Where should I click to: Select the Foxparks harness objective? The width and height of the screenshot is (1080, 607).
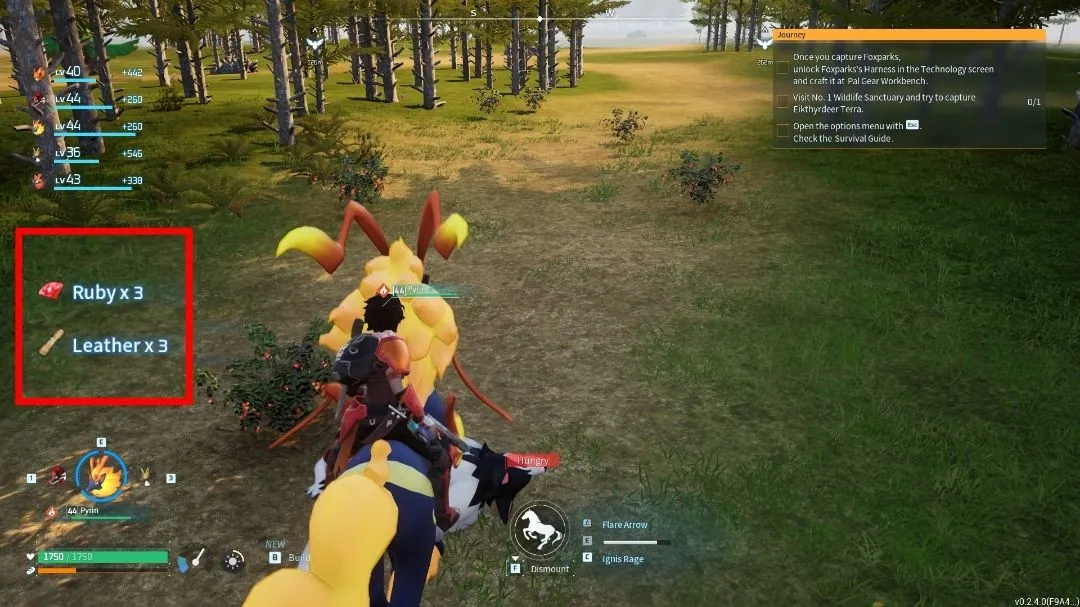893,69
